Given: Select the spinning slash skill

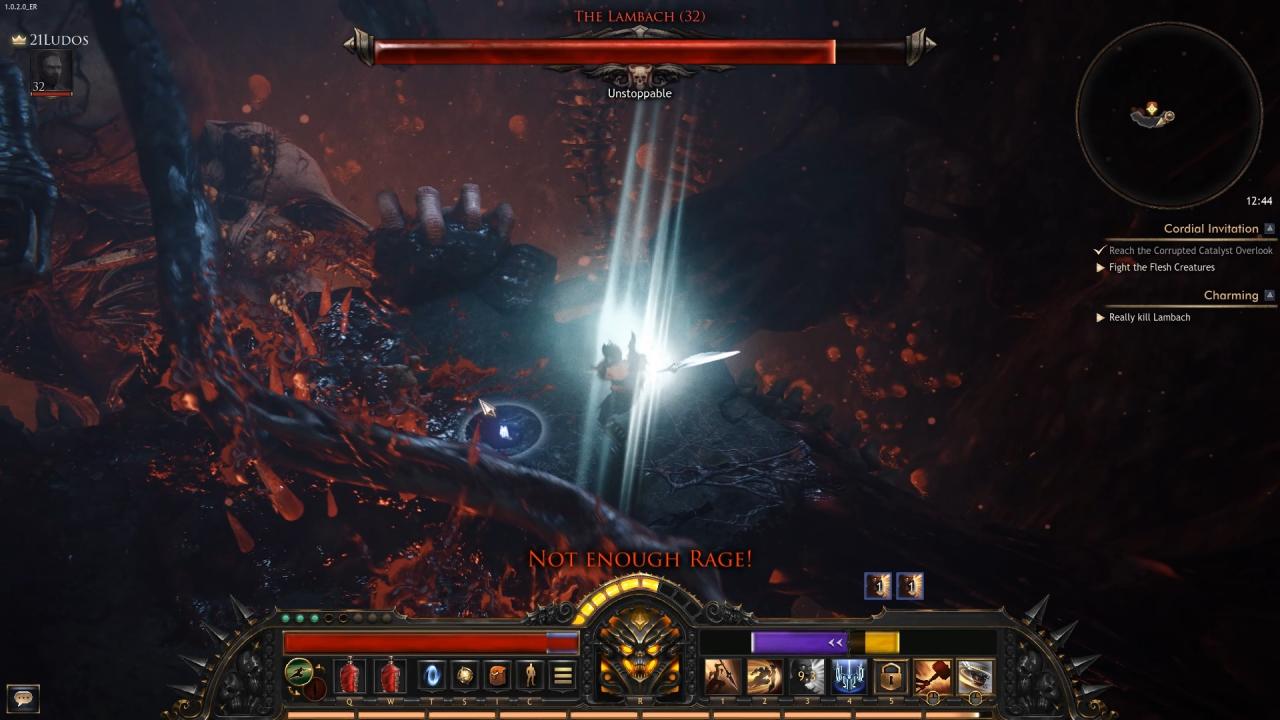Looking at the screenshot, I should coord(975,676).
